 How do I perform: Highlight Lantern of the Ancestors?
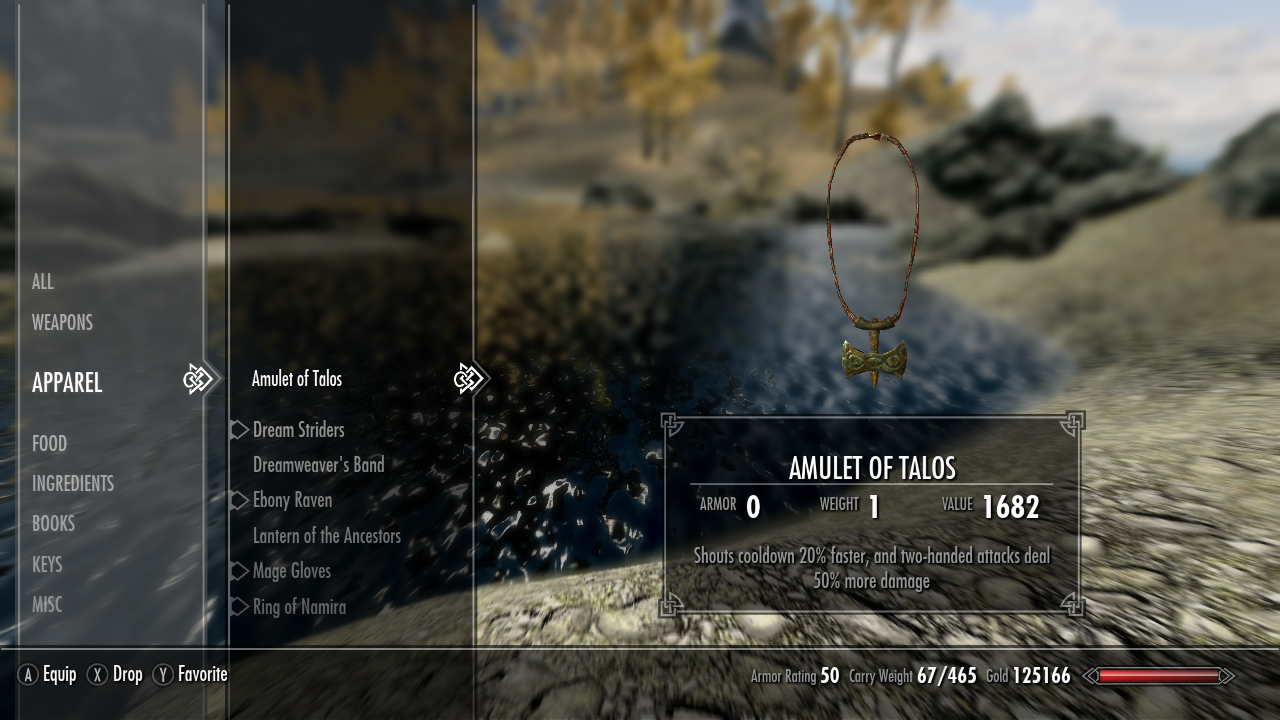click(x=326, y=536)
